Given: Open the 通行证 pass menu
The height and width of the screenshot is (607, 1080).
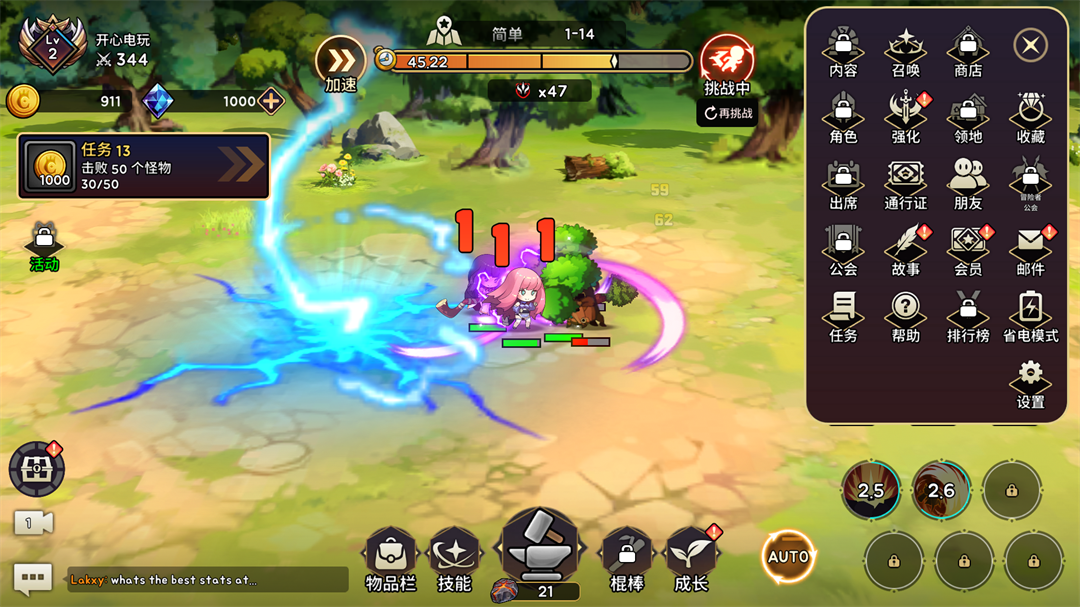Looking at the screenshot, I should coord(906,184).
